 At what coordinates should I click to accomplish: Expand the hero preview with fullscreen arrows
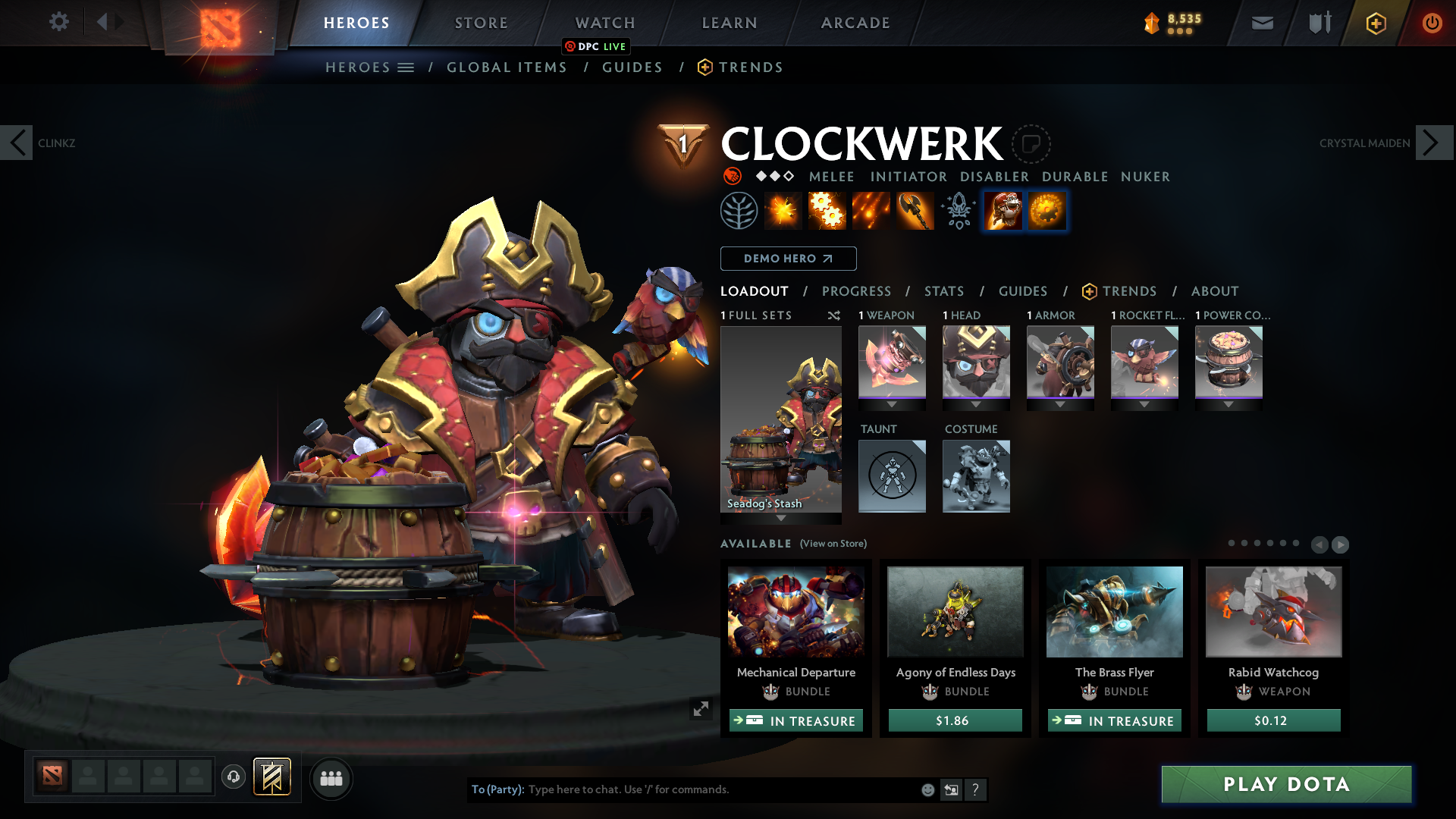[x=701, y=709]
